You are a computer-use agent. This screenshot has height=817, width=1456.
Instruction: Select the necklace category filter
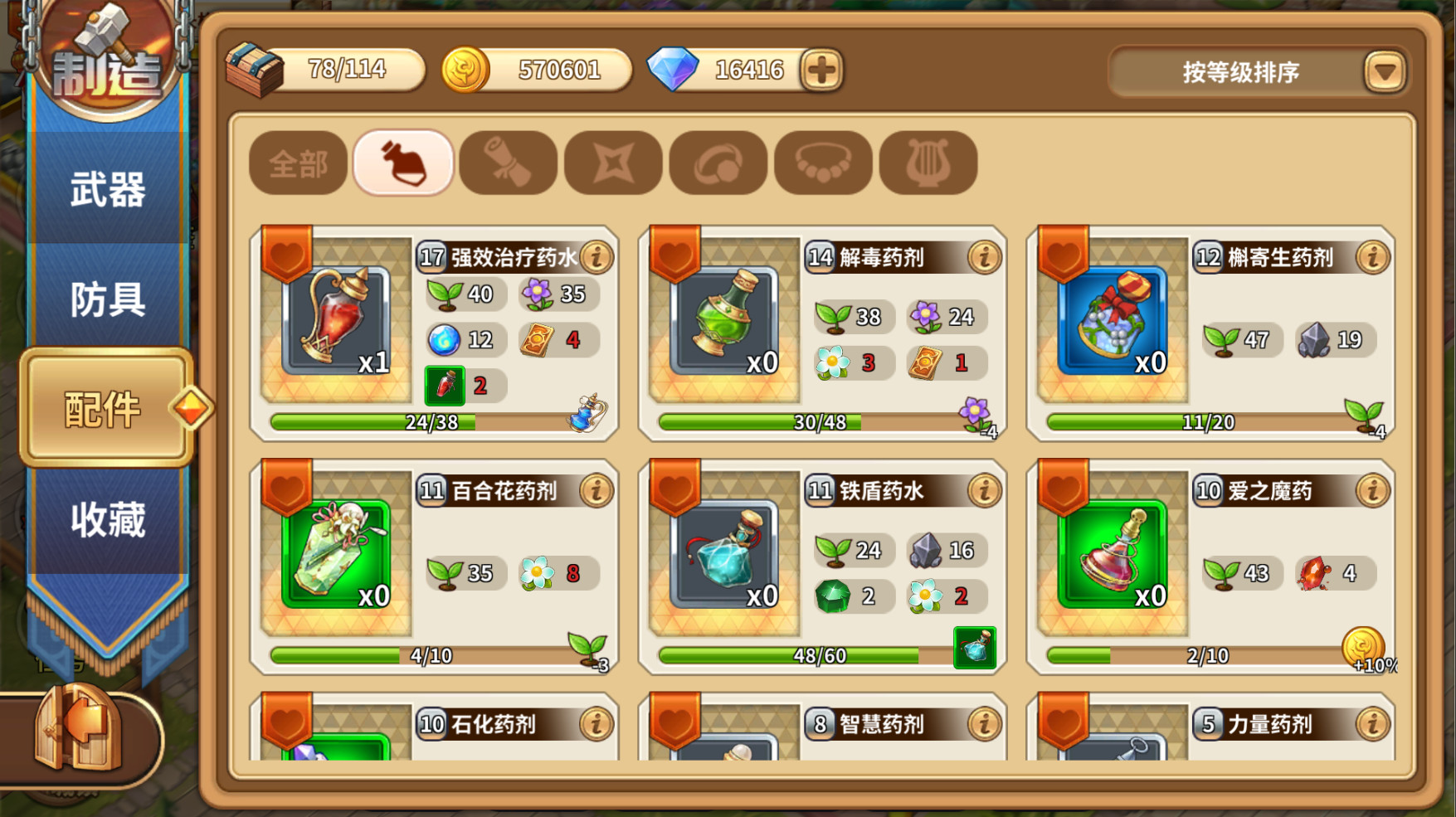[822, 163]
